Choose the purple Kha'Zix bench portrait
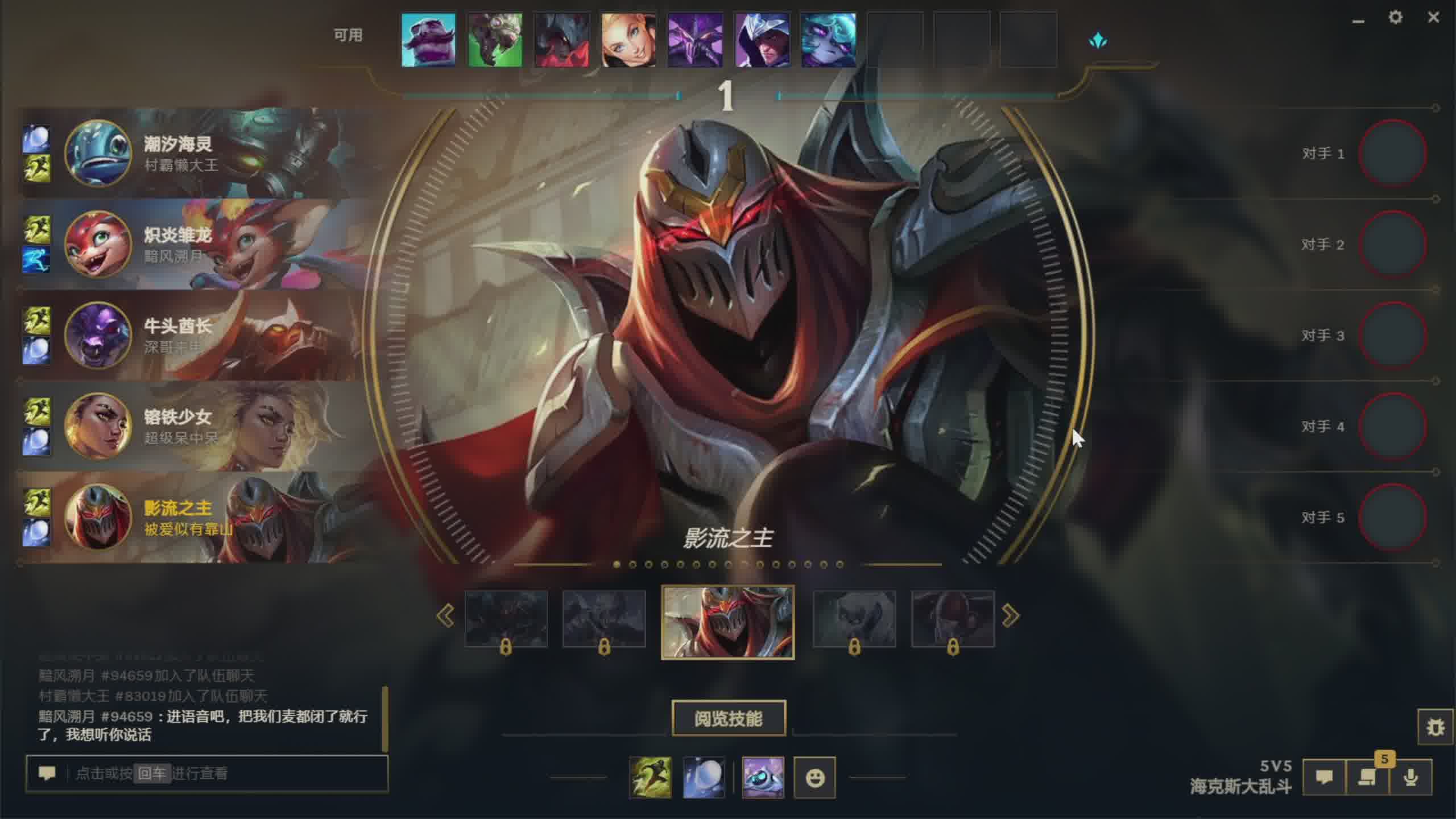 click(x=695, y=40)
